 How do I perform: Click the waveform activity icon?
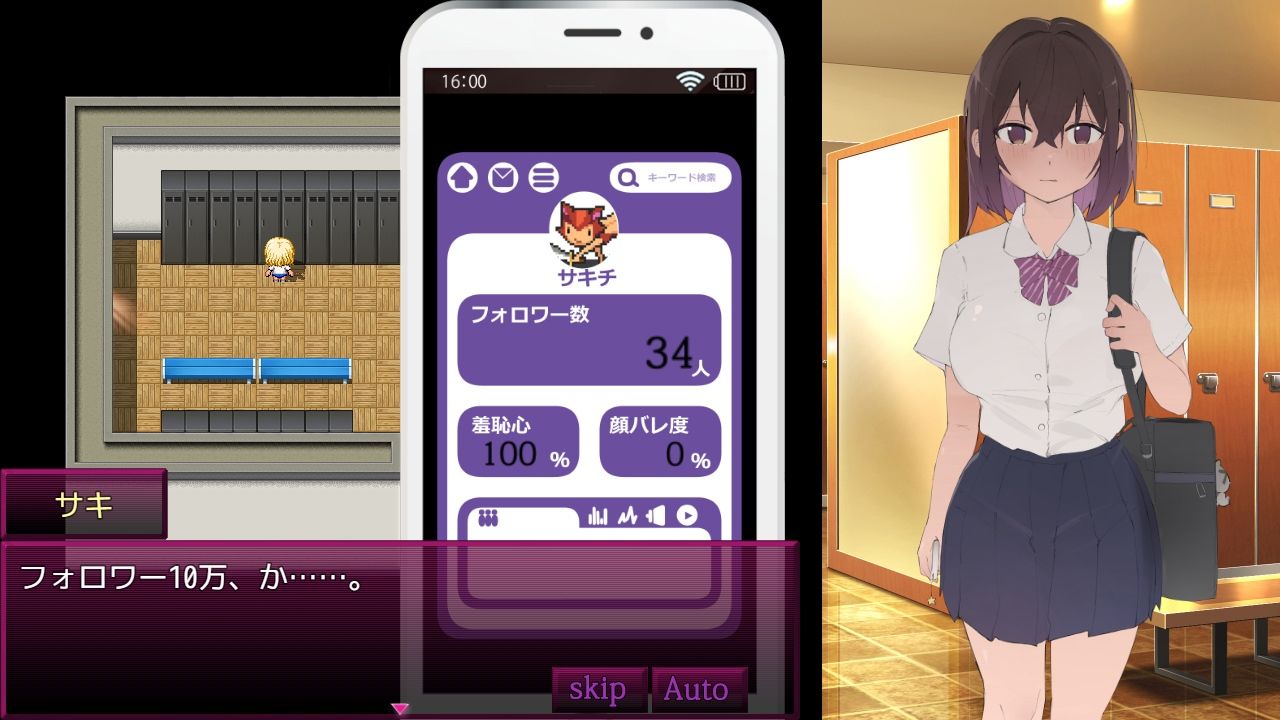pos(626,517)
